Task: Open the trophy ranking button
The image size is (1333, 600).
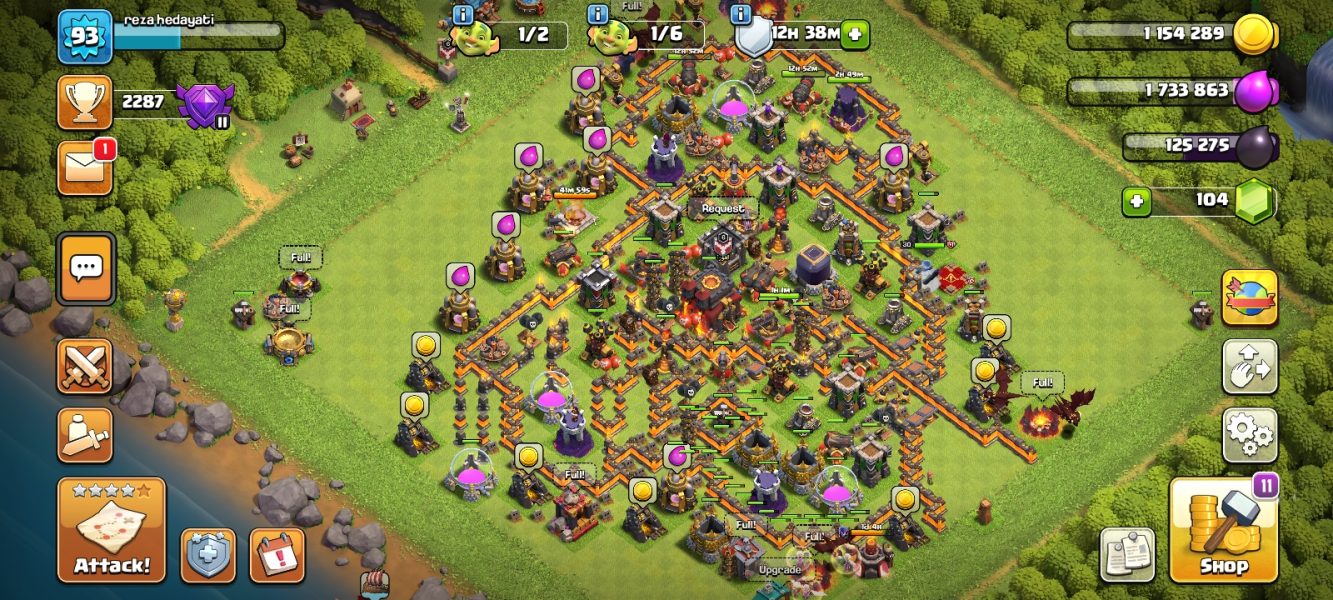Action: (85, 102)
